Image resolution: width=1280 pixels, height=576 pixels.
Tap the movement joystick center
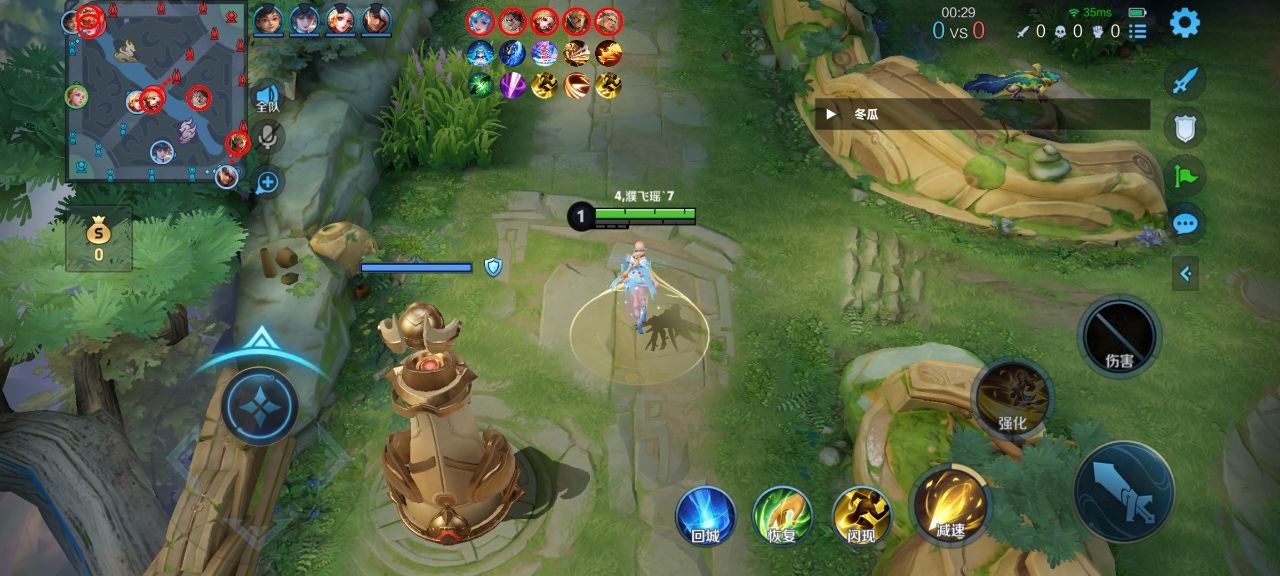point(259,407)
